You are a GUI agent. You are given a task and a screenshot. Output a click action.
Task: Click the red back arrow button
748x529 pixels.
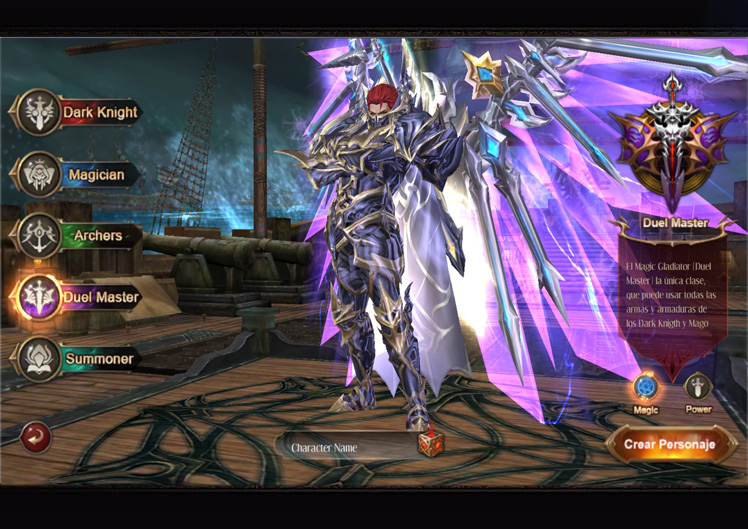(x=36, y=436)
